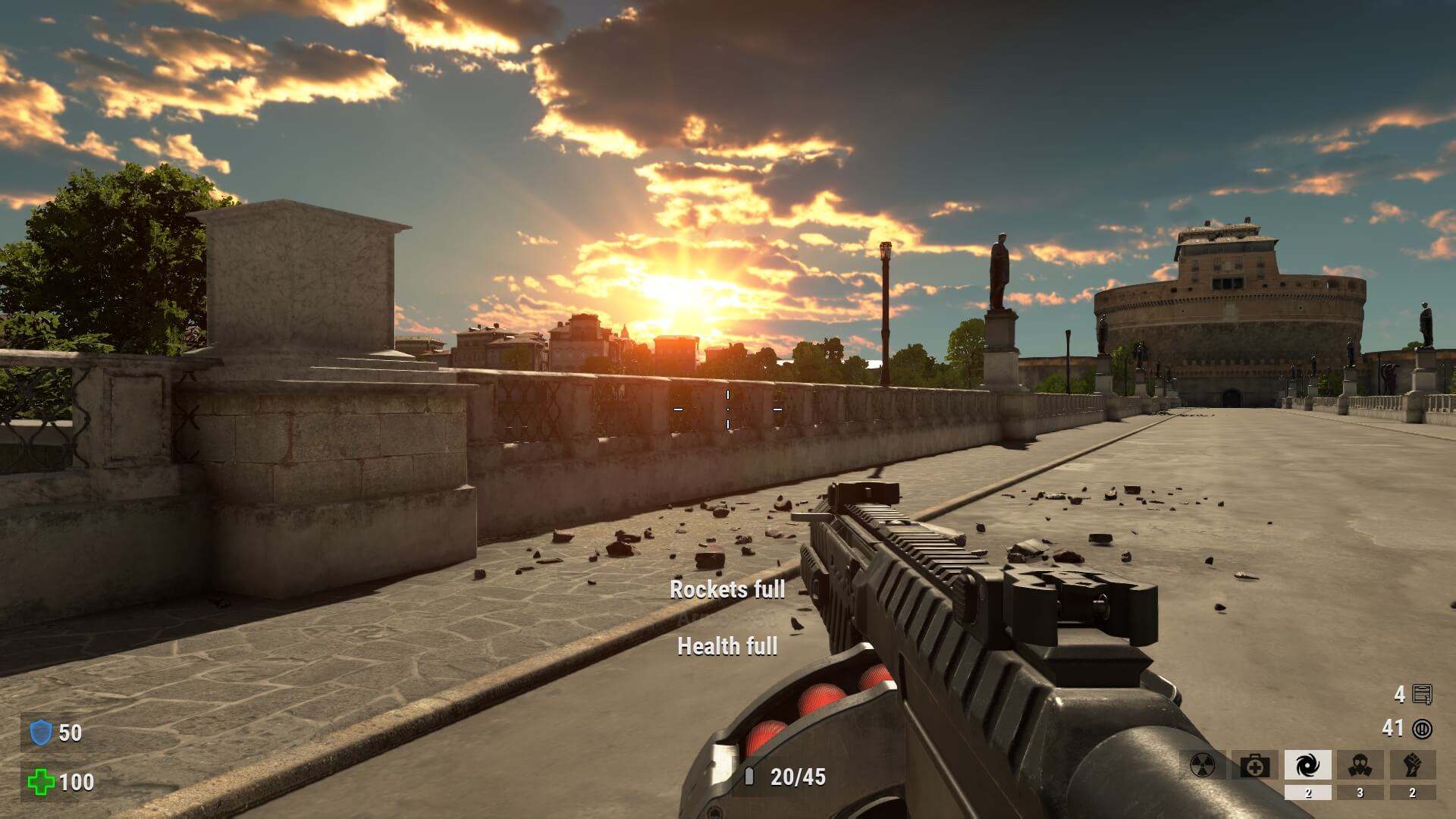
Task: Activate the black hole vortex gadget
Action: (1307, 765)
